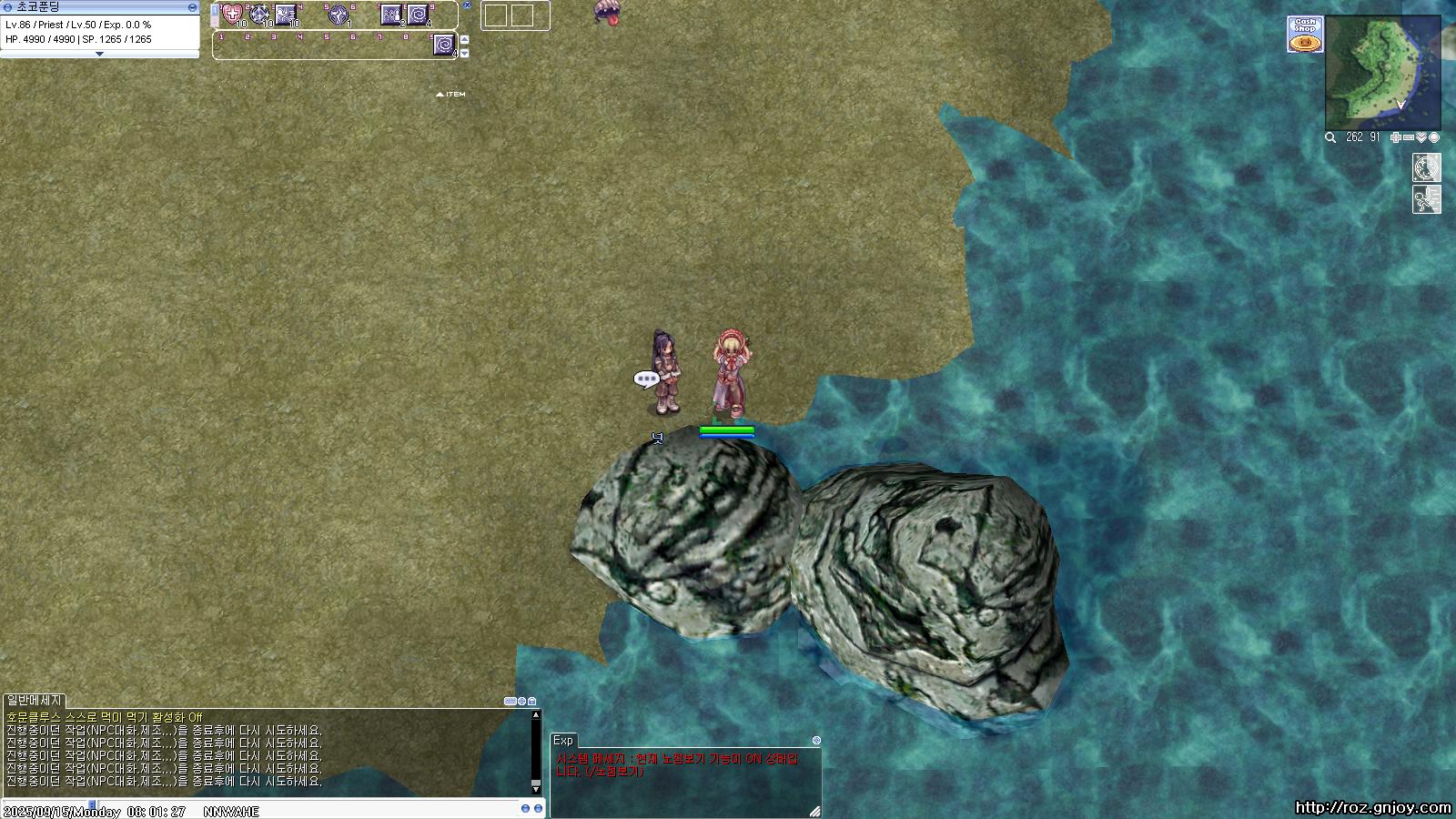Expand the ITEM window arrow label
The image size is (1456, 819).
[451, 94]
